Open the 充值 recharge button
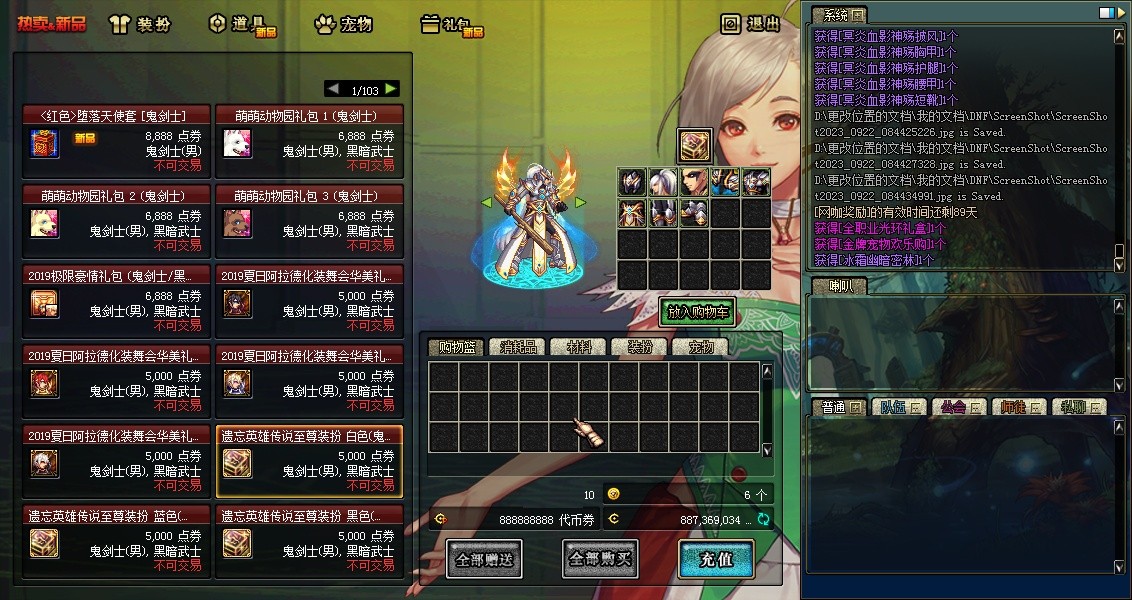Viewport: 1132px width, 600px height. pyautogui.click(x=716, y=560)
